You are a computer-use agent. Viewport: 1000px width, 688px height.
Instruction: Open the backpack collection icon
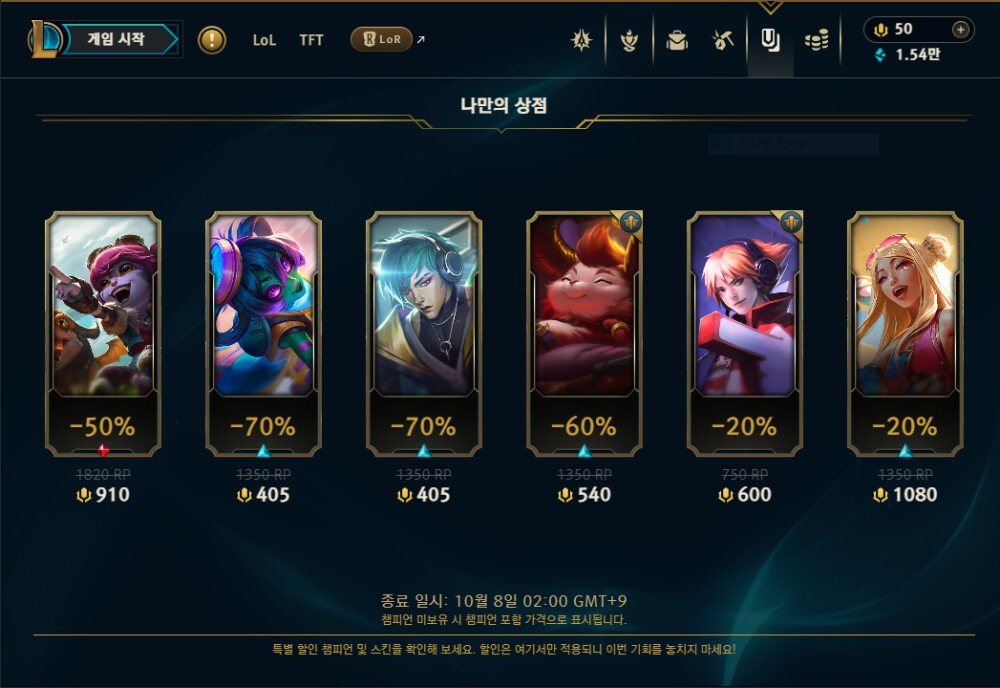click(x=677, y=41)
